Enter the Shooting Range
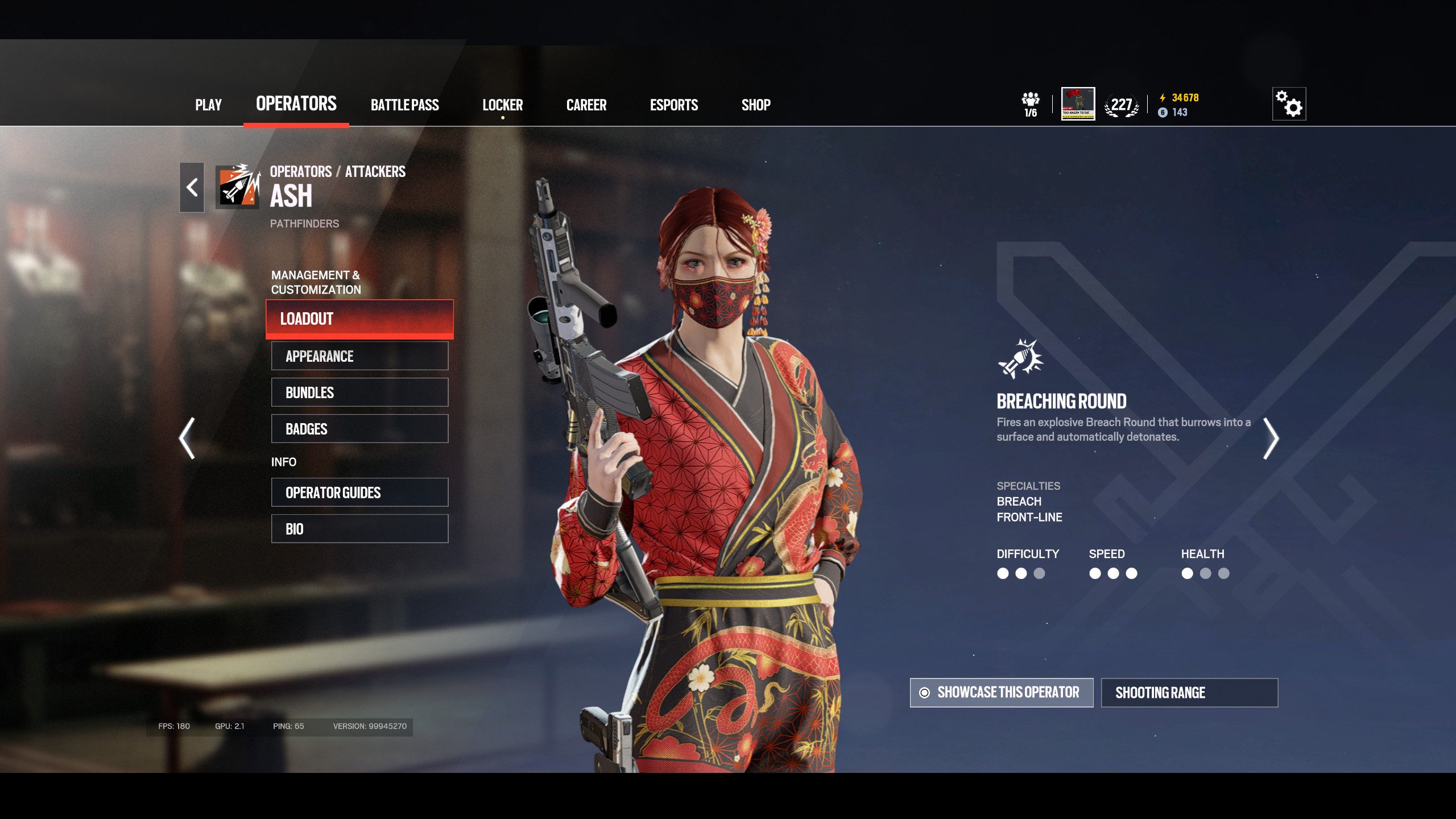This screenshot has width=1456, height=819. pos(1189,693)
